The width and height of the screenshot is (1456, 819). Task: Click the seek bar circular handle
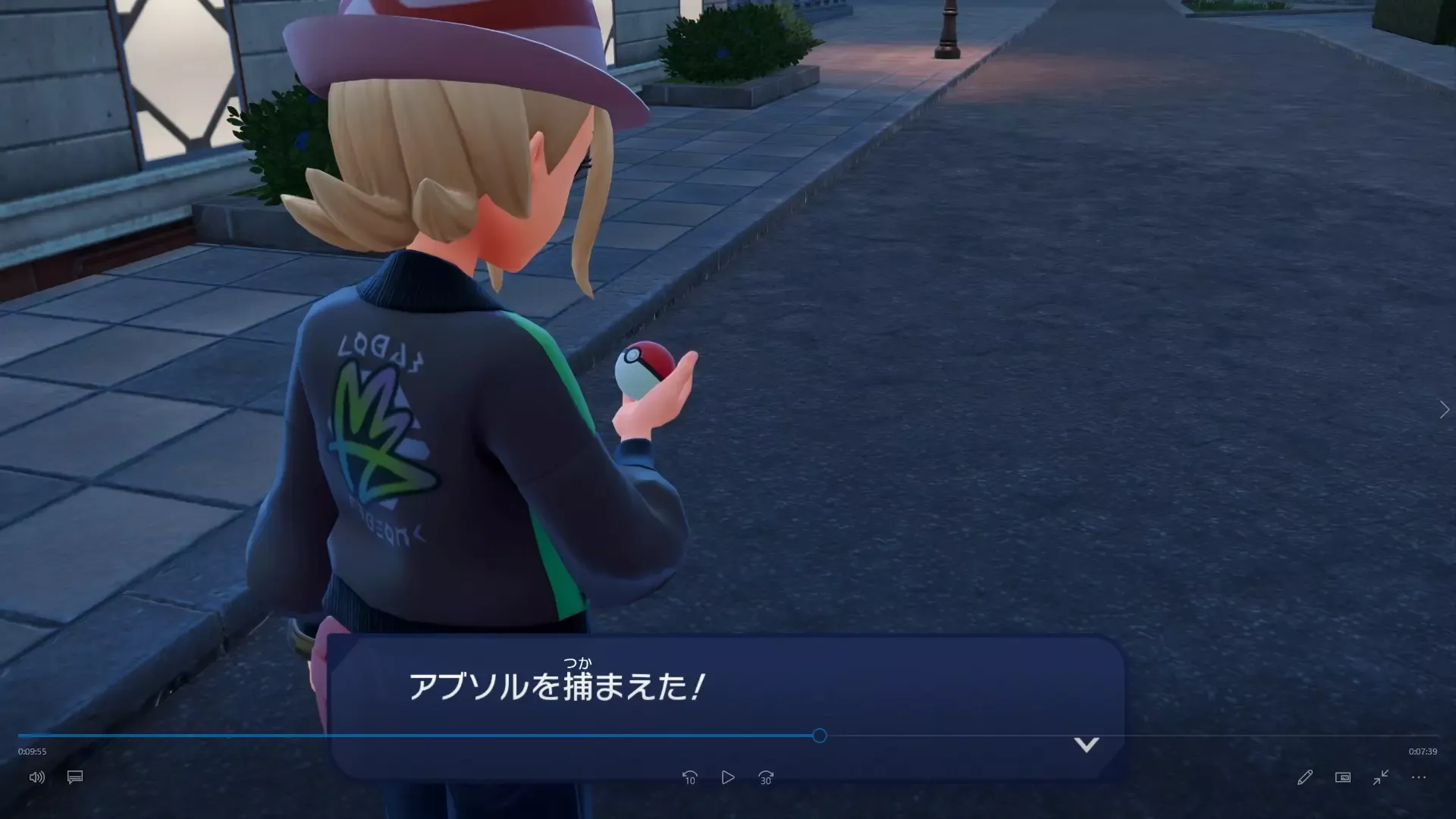pos(819,736)
